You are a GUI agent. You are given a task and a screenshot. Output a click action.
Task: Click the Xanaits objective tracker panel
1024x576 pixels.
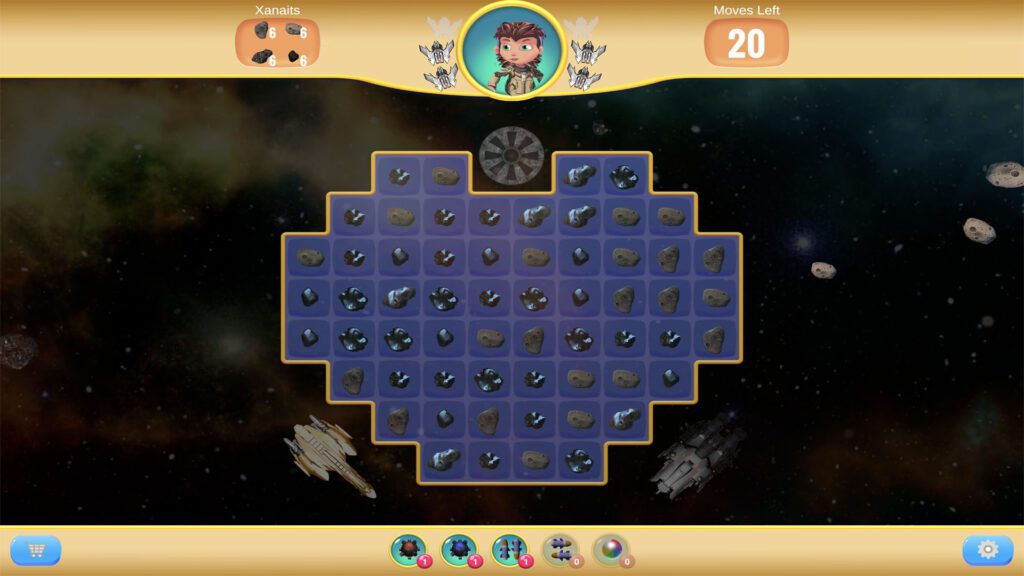[278, 43]
